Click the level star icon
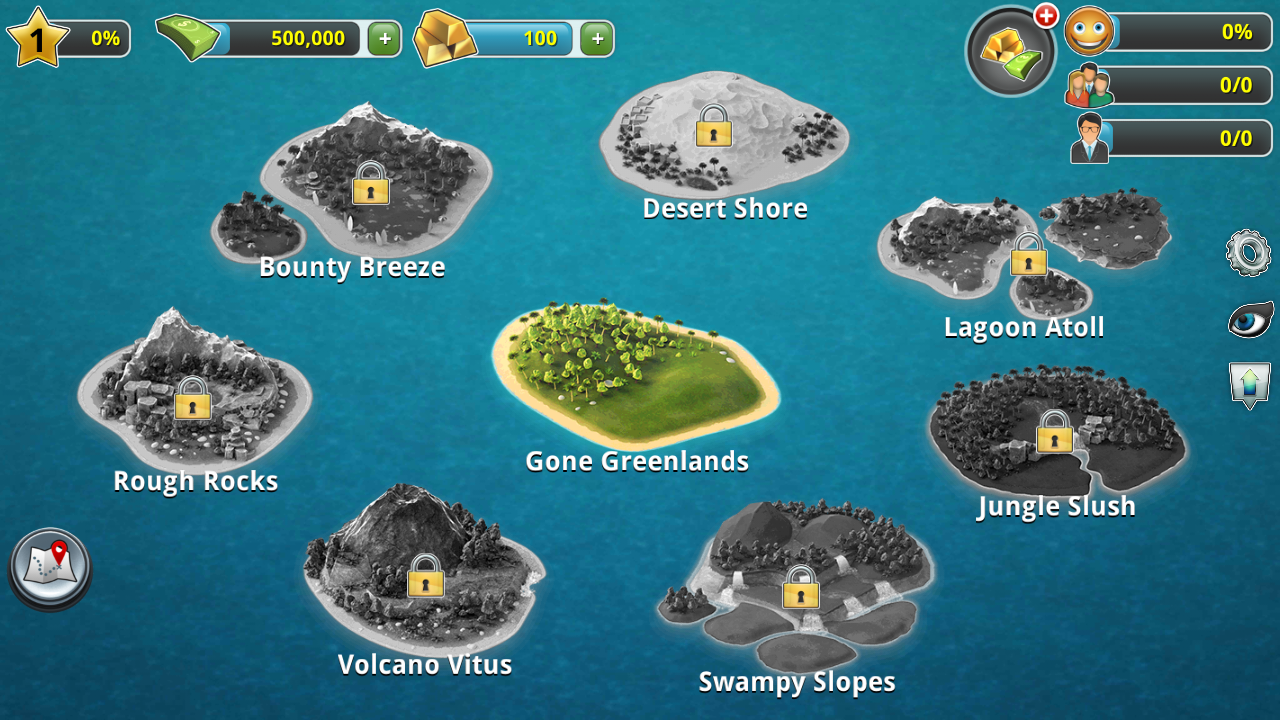1280x720 pixels. tap(38, 40)
